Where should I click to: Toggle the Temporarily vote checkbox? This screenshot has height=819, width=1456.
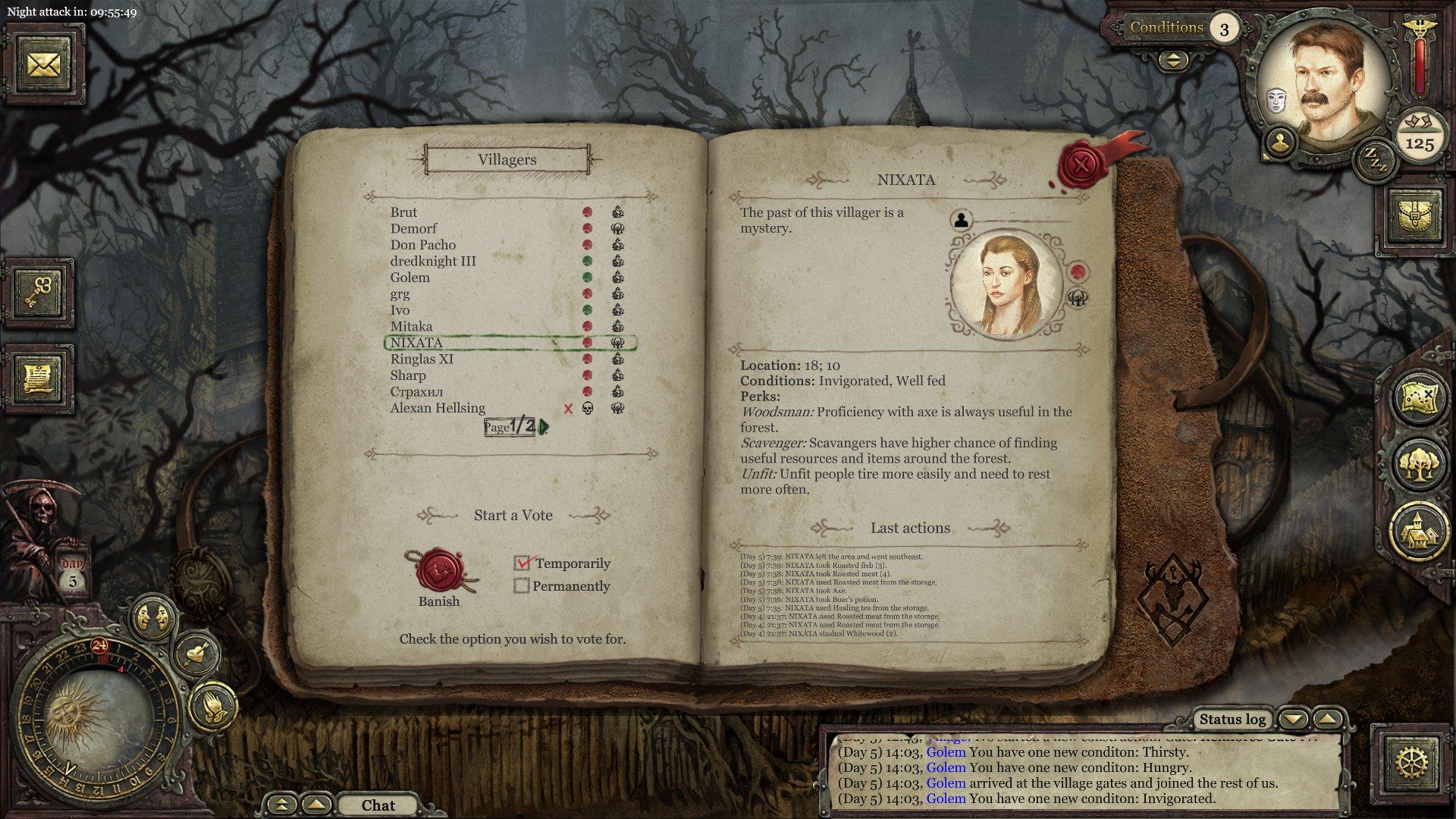522,563
